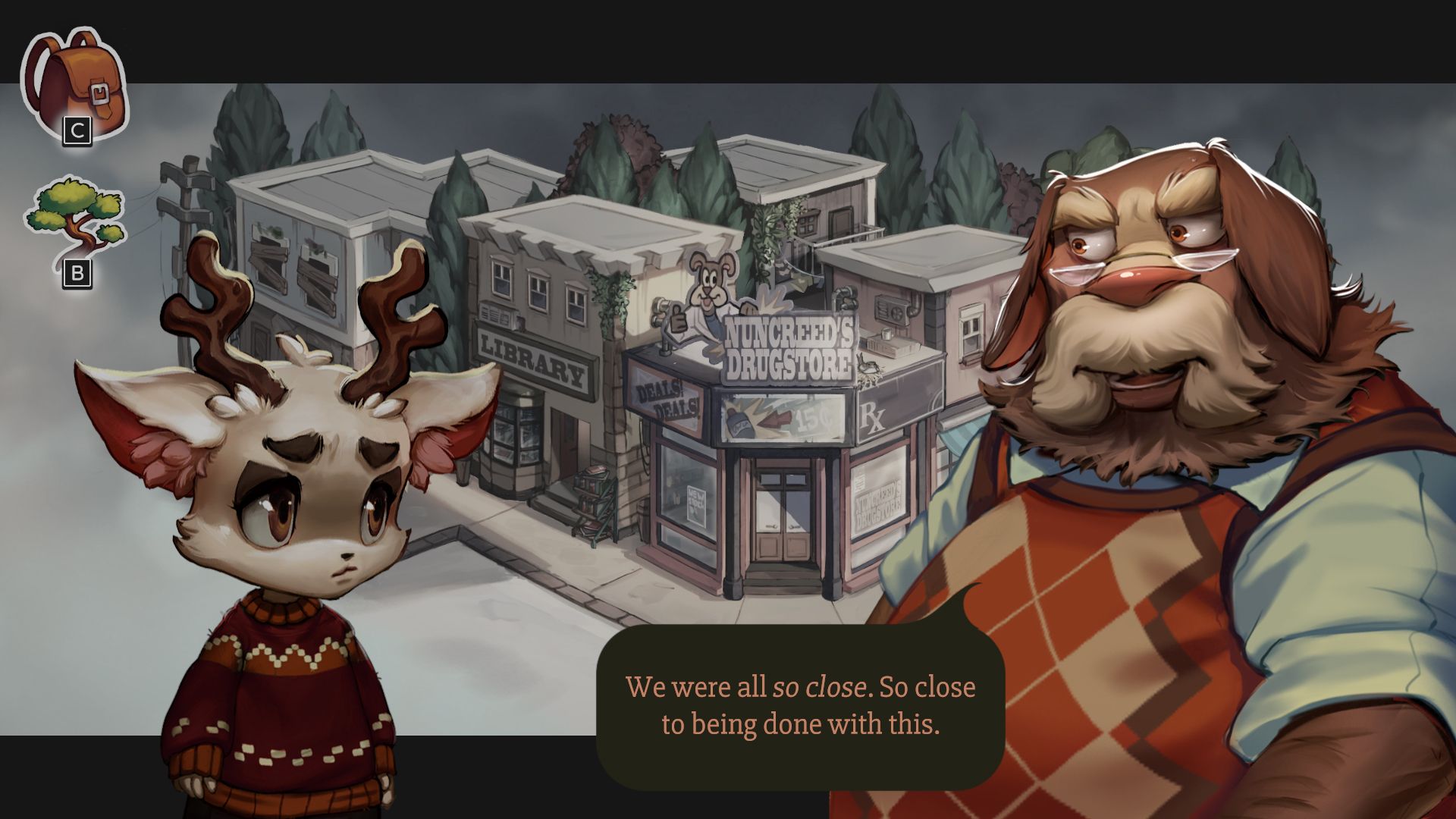Advance the dialogue speech bubble

tap(800, 705)
